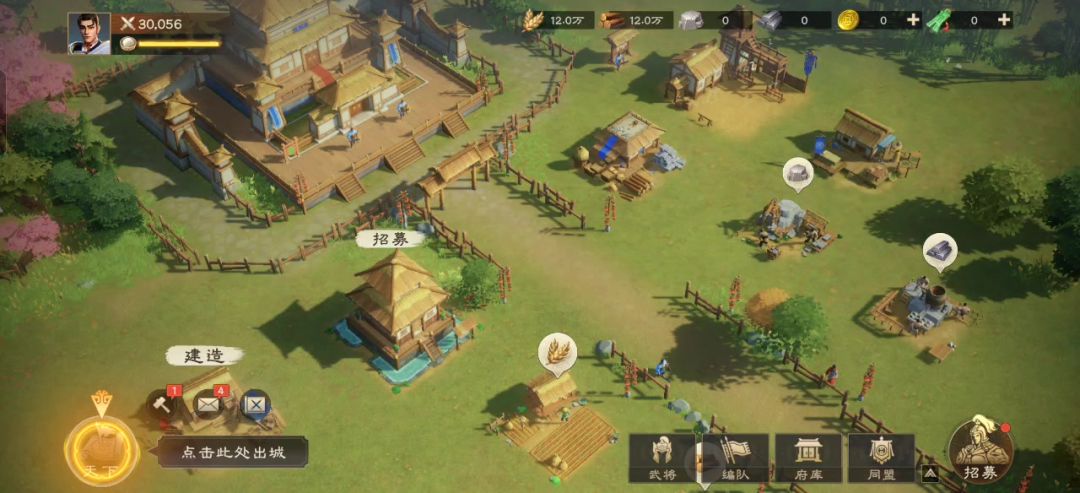Add jade currency with the plus button

click(1003, 20)
